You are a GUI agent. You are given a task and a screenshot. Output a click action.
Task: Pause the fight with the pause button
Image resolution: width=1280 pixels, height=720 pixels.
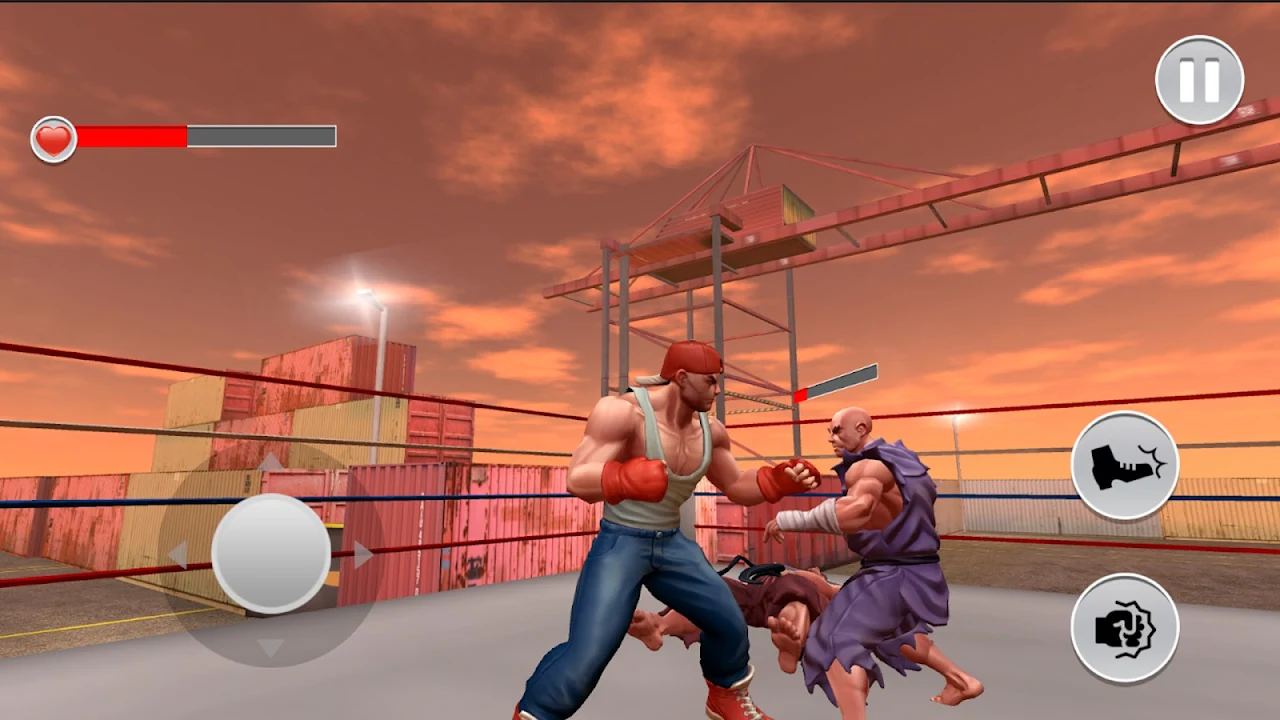click(x=1199, y=80)
